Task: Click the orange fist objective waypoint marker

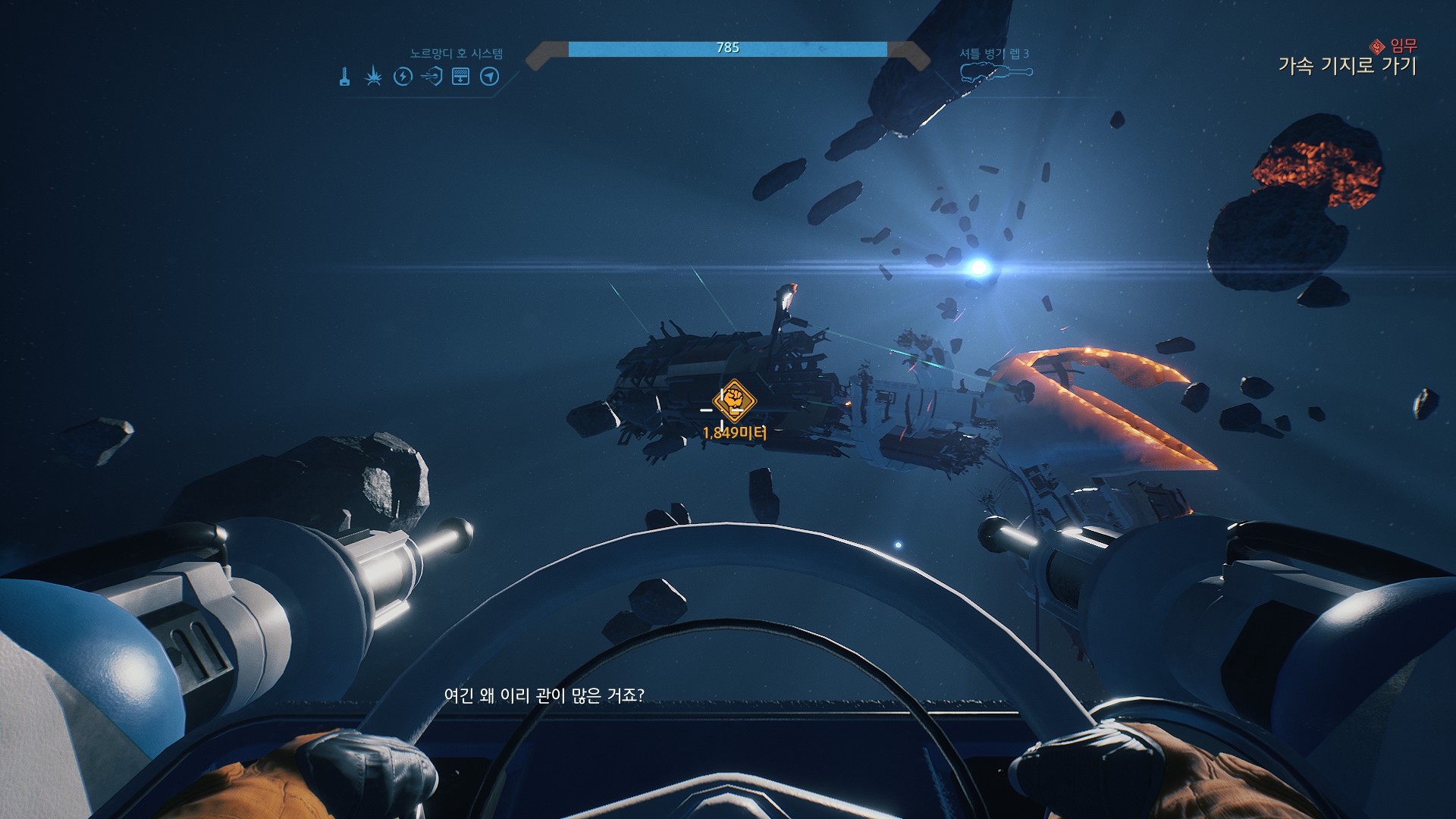Action: 734,400
